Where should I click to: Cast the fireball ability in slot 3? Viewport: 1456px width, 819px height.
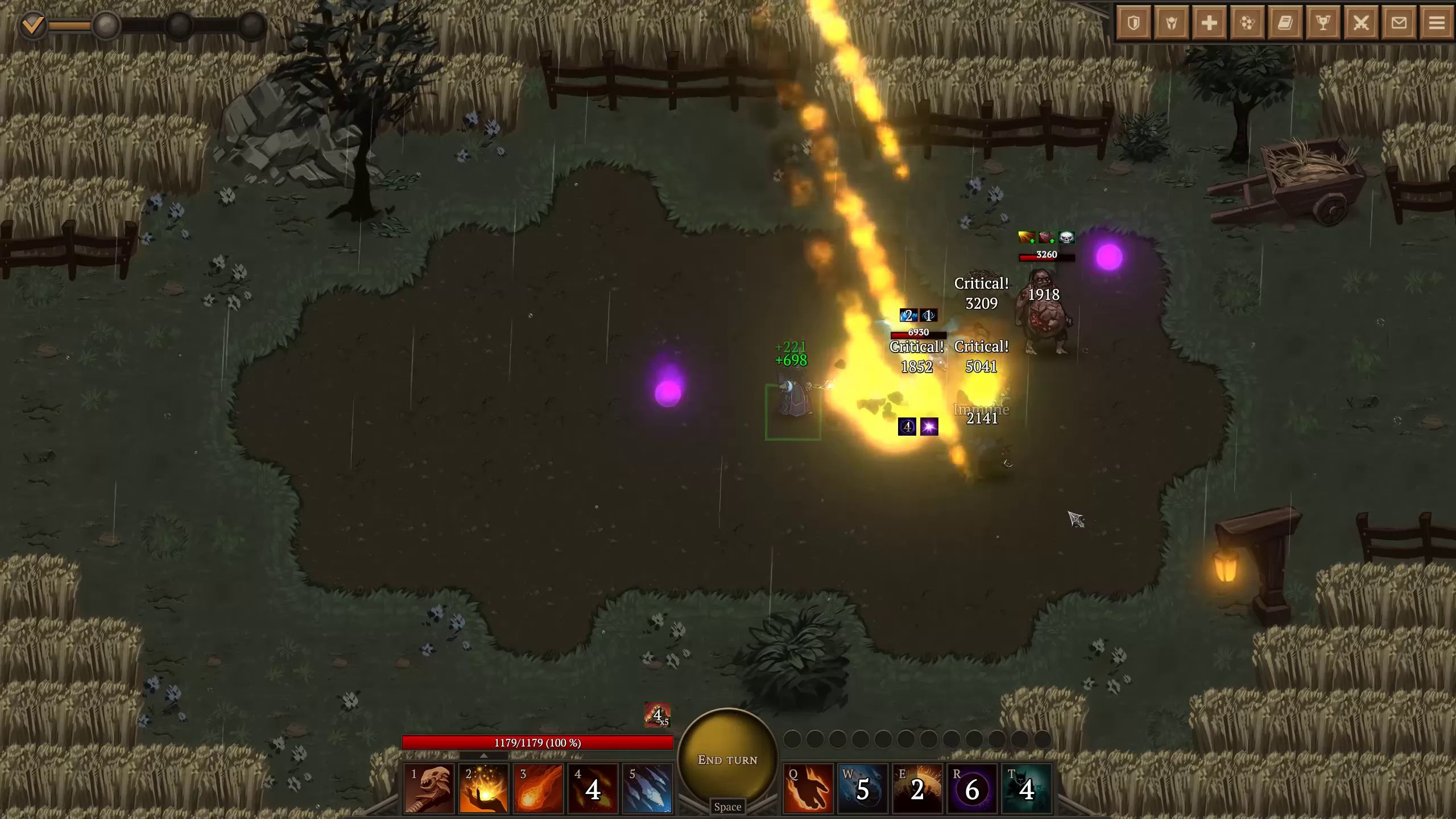(x=537, y=790)
